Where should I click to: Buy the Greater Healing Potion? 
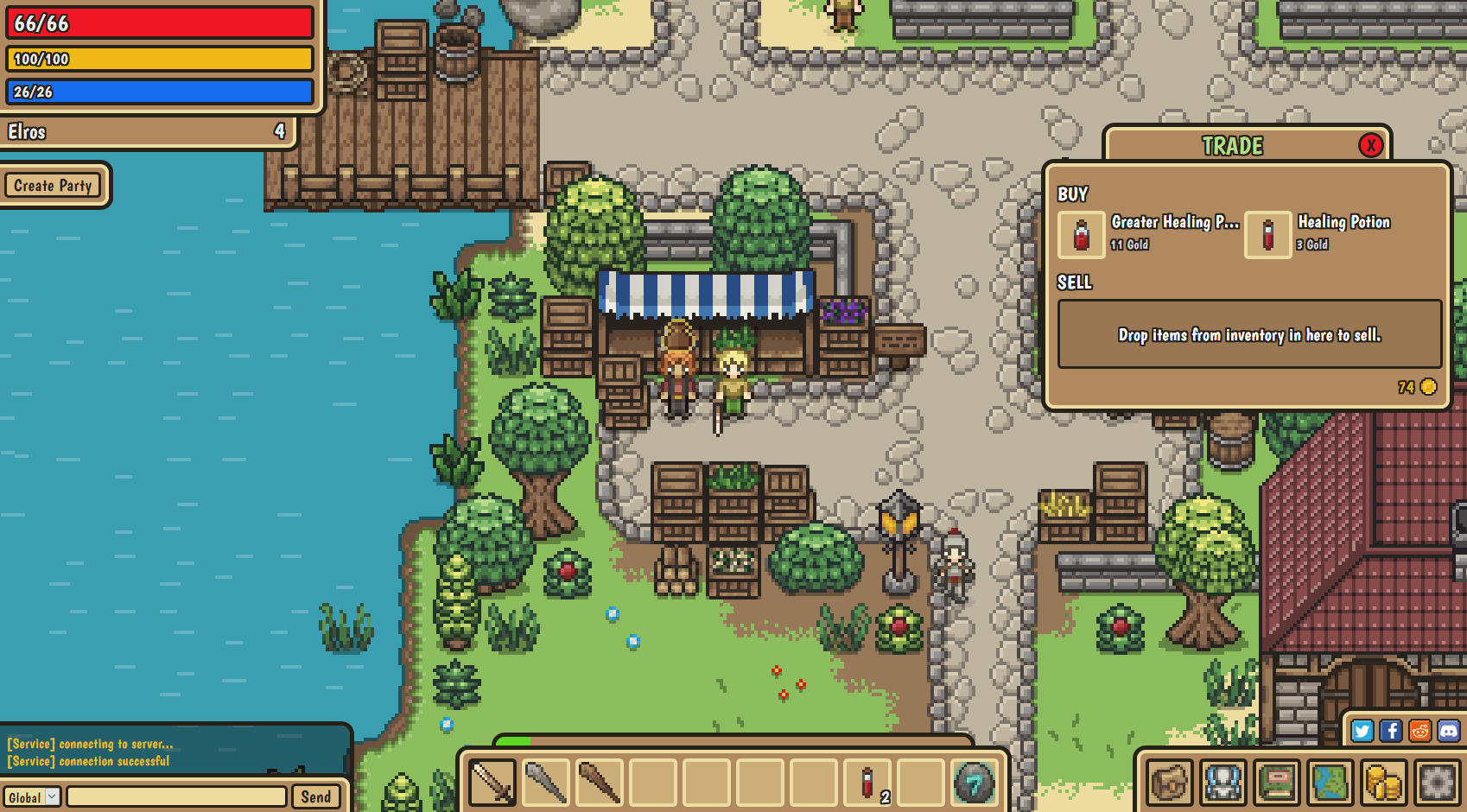(1082, 235)
